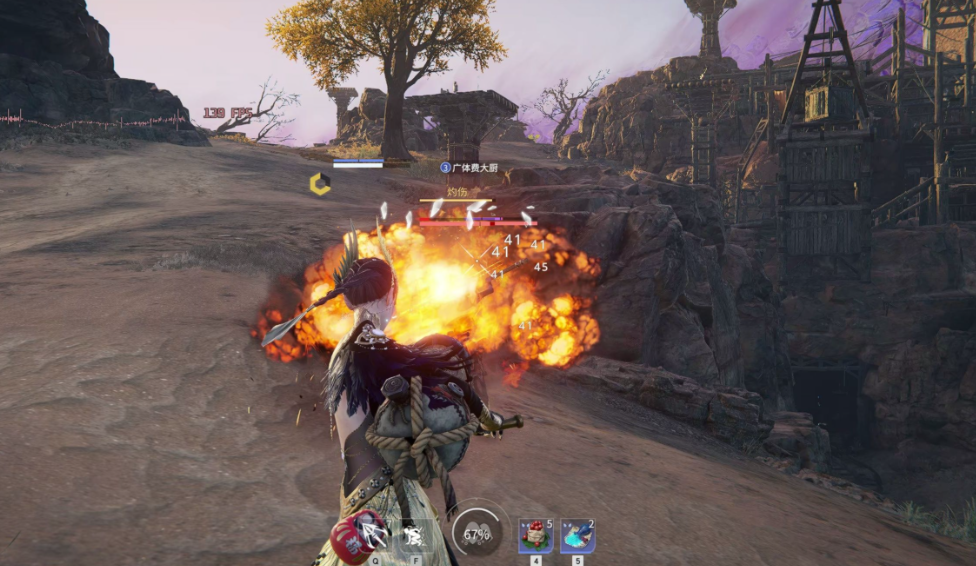This screenshot has height=566, width=976.
Task: Use the red berry pouch item
Action: (x=535, y=536)
